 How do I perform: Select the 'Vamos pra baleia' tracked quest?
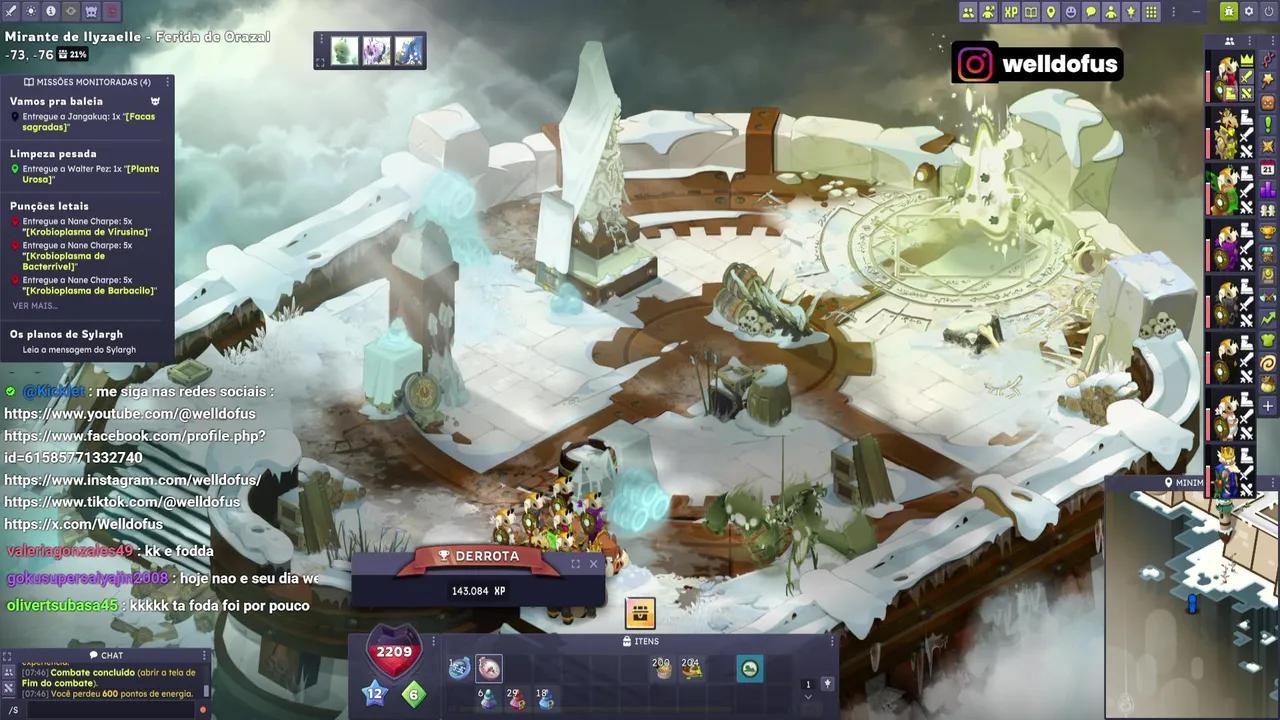tap(56, 101)
